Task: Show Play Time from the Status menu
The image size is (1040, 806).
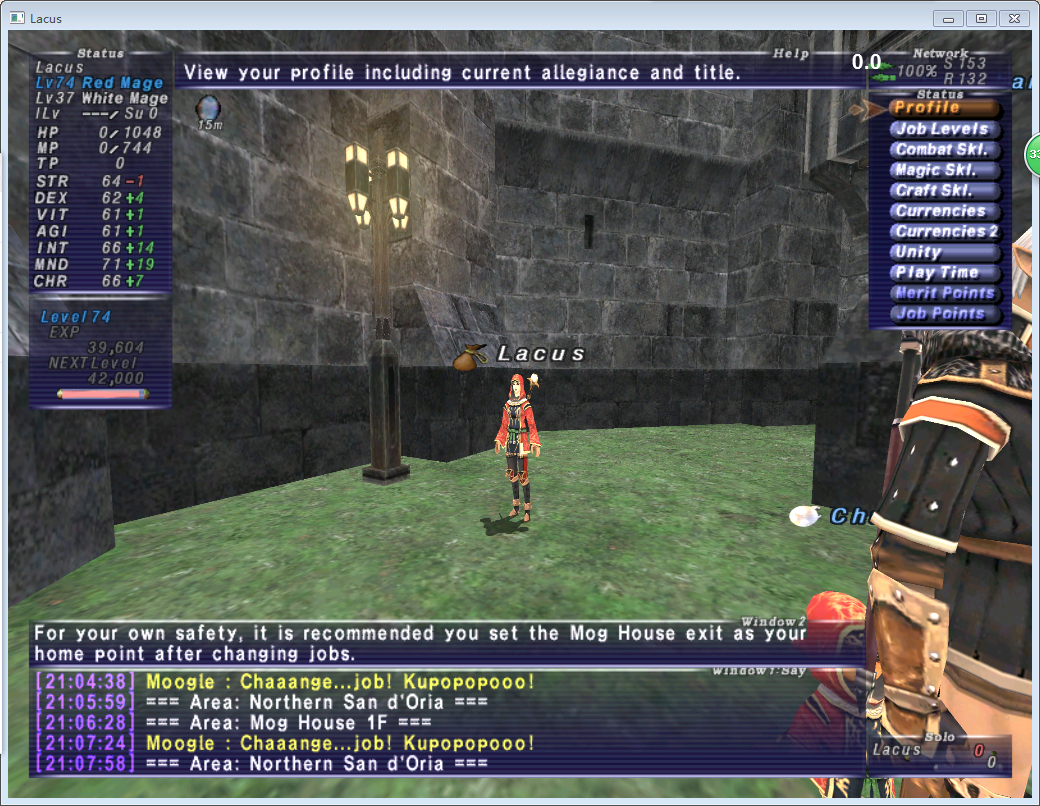Action: pos(943,273)
